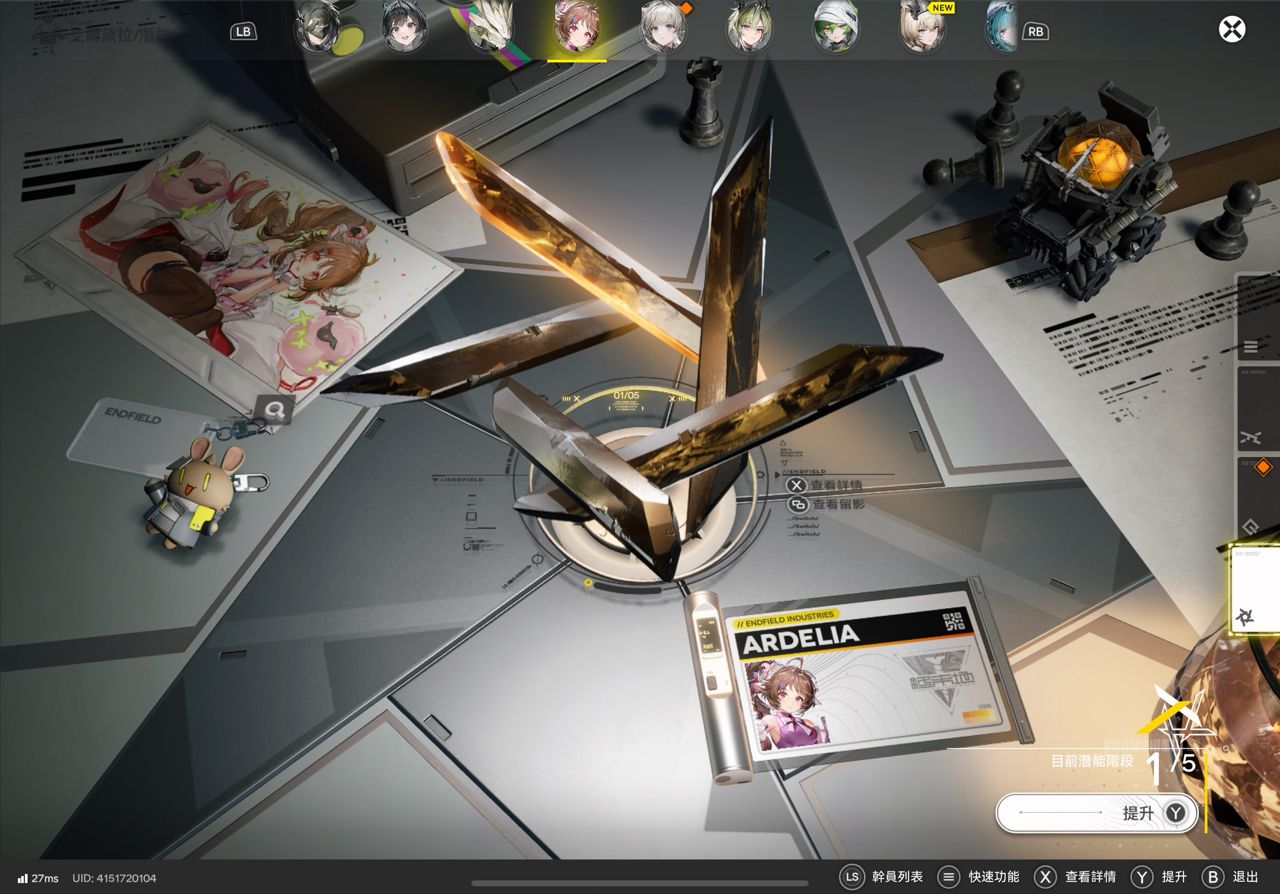The width and height of the screenshot is (1280, 894).
Task: Choose the white-hooded green-haired operator portrait
Action: [x=835, y=27]
